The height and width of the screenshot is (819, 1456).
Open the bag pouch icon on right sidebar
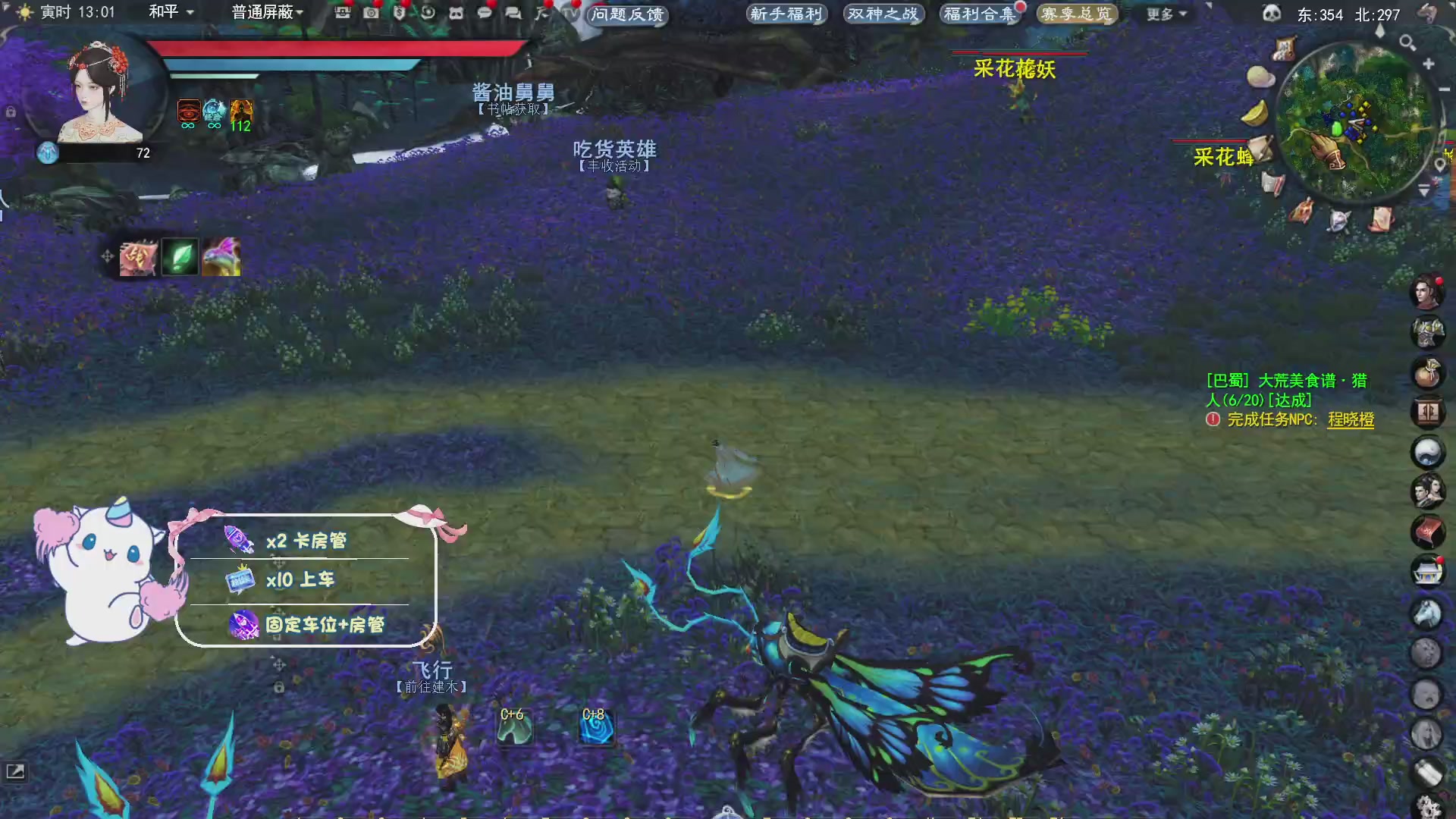pos(1429,373)
